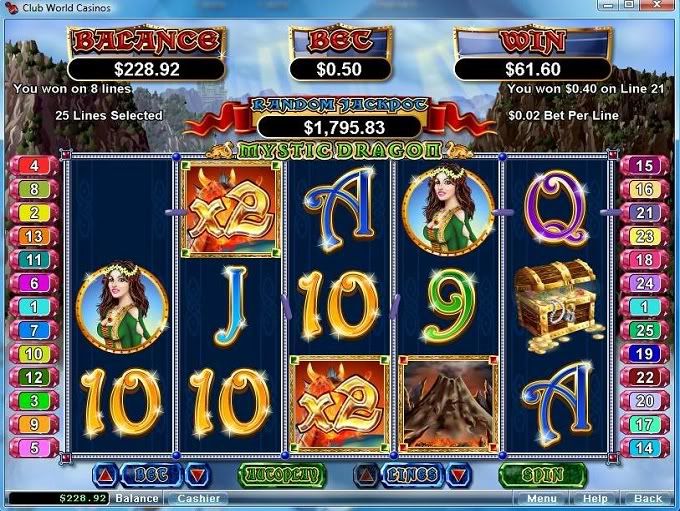Pick payline 25 marker
Viewport: 680px width, 511px height.
click(x=645, y=330)
